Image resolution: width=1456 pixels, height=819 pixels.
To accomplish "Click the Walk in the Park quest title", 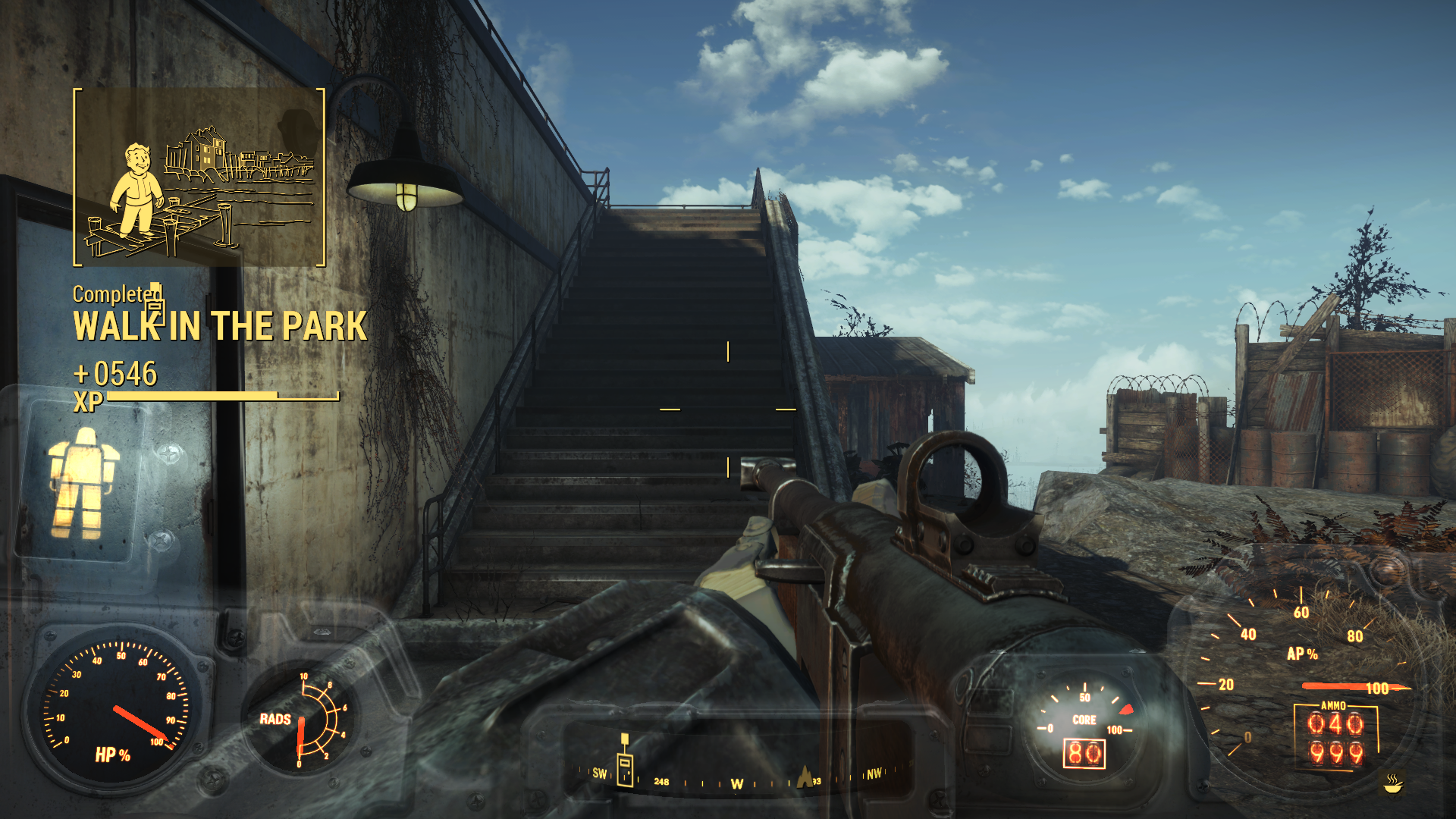I will click(220, 326).
